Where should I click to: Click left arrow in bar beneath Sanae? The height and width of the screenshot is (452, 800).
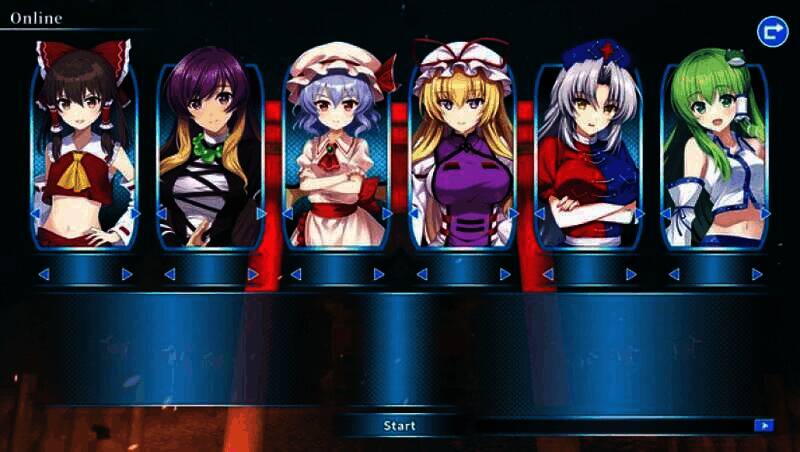point(673,274)
